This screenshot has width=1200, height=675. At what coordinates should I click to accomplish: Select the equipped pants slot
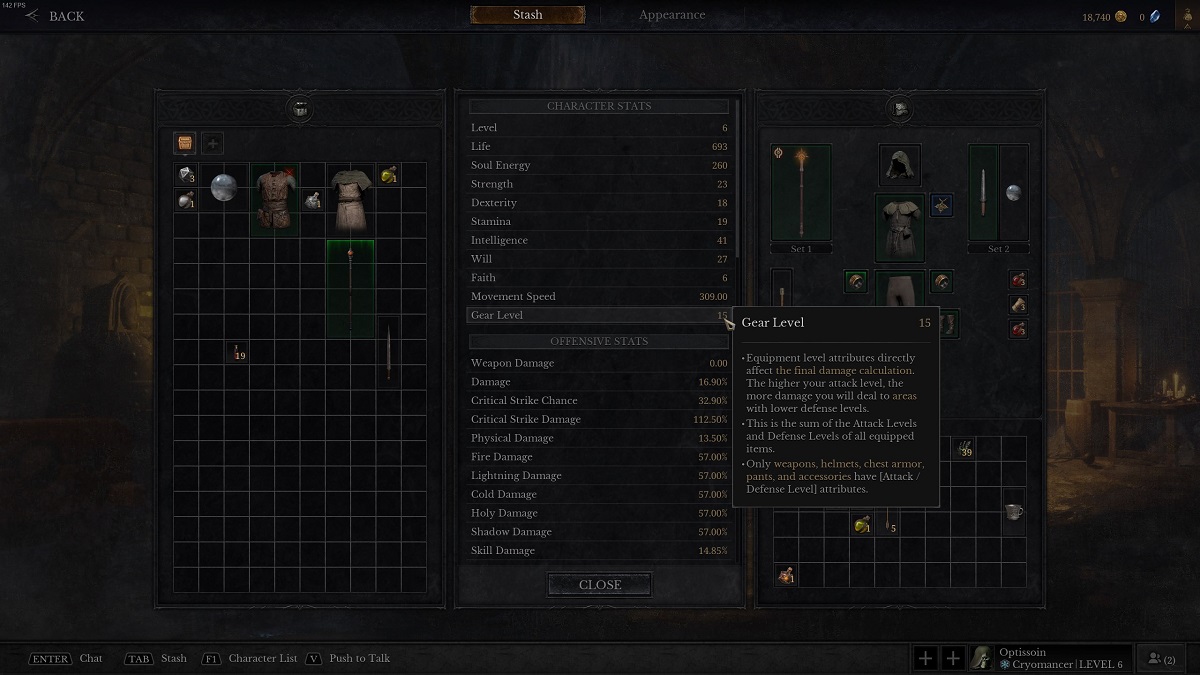tap(900, 290)
